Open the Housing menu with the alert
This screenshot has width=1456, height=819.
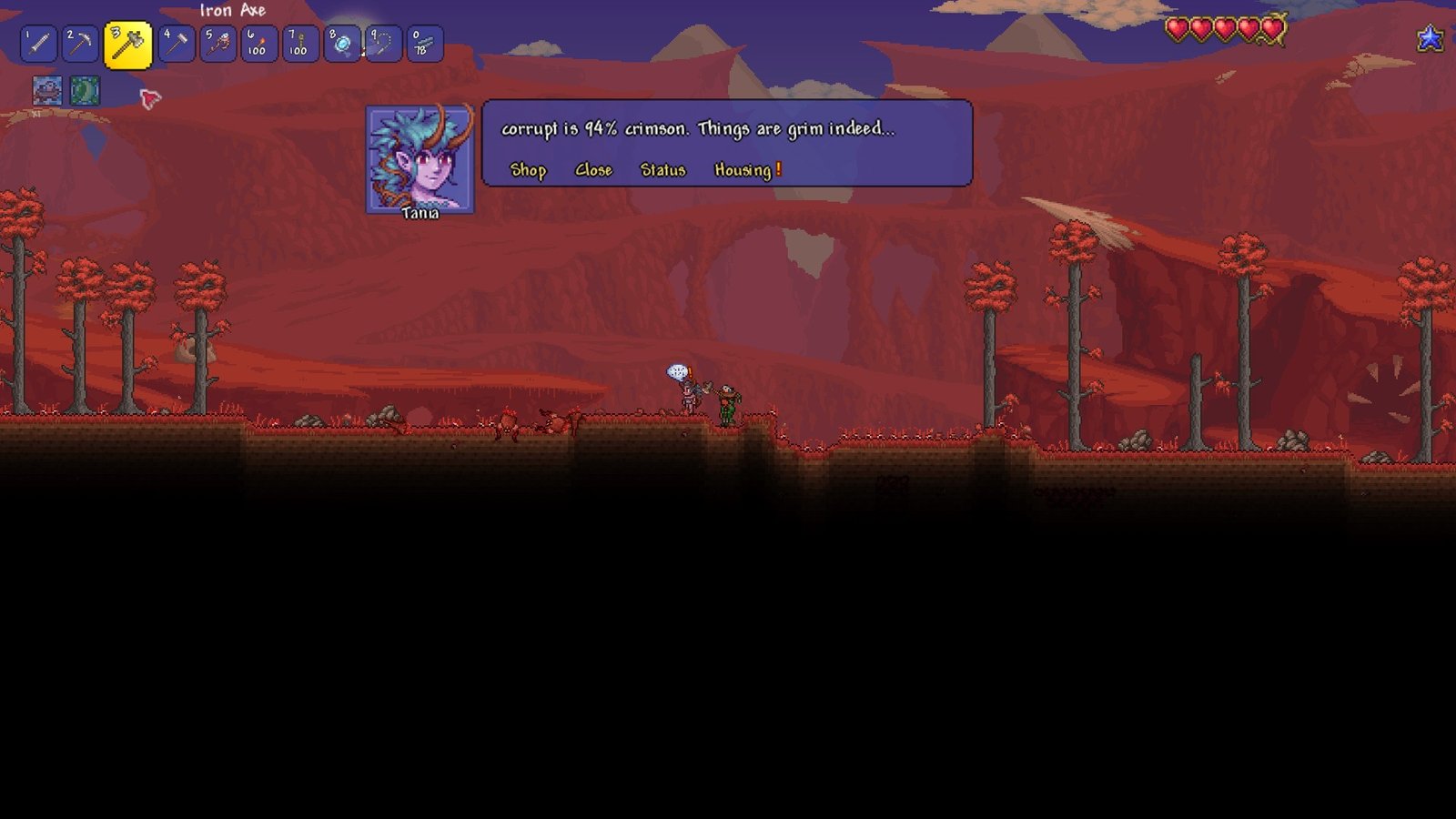tap(742, 170)
